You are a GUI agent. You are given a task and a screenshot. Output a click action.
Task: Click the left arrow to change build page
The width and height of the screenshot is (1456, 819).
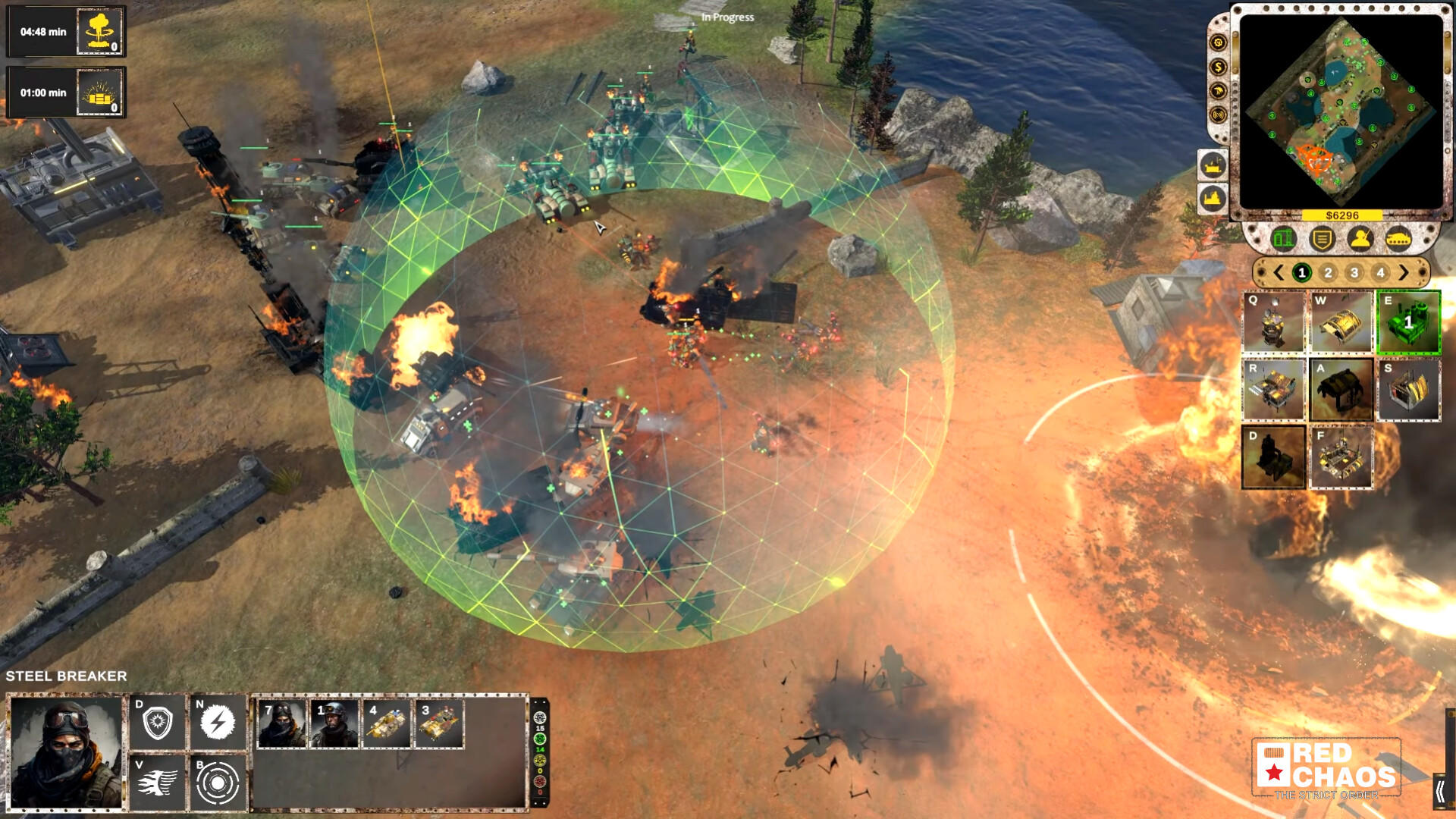tap(1279, 272)
